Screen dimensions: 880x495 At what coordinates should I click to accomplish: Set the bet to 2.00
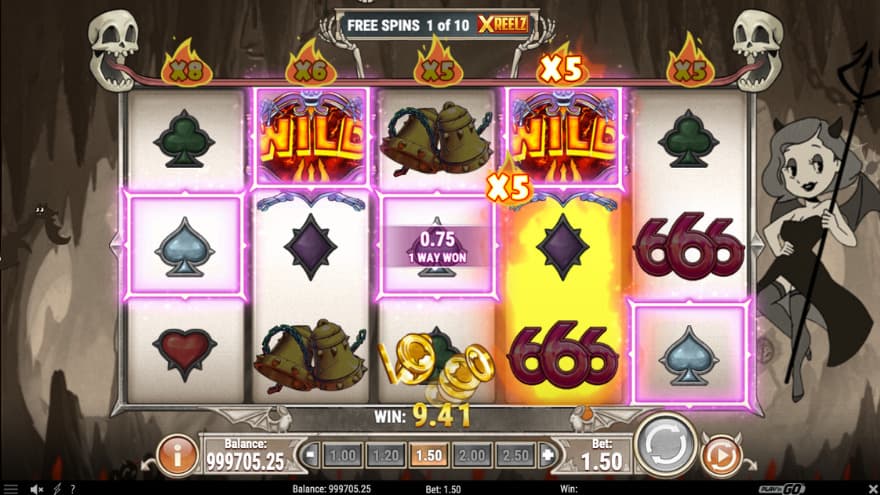click(470, 455)
